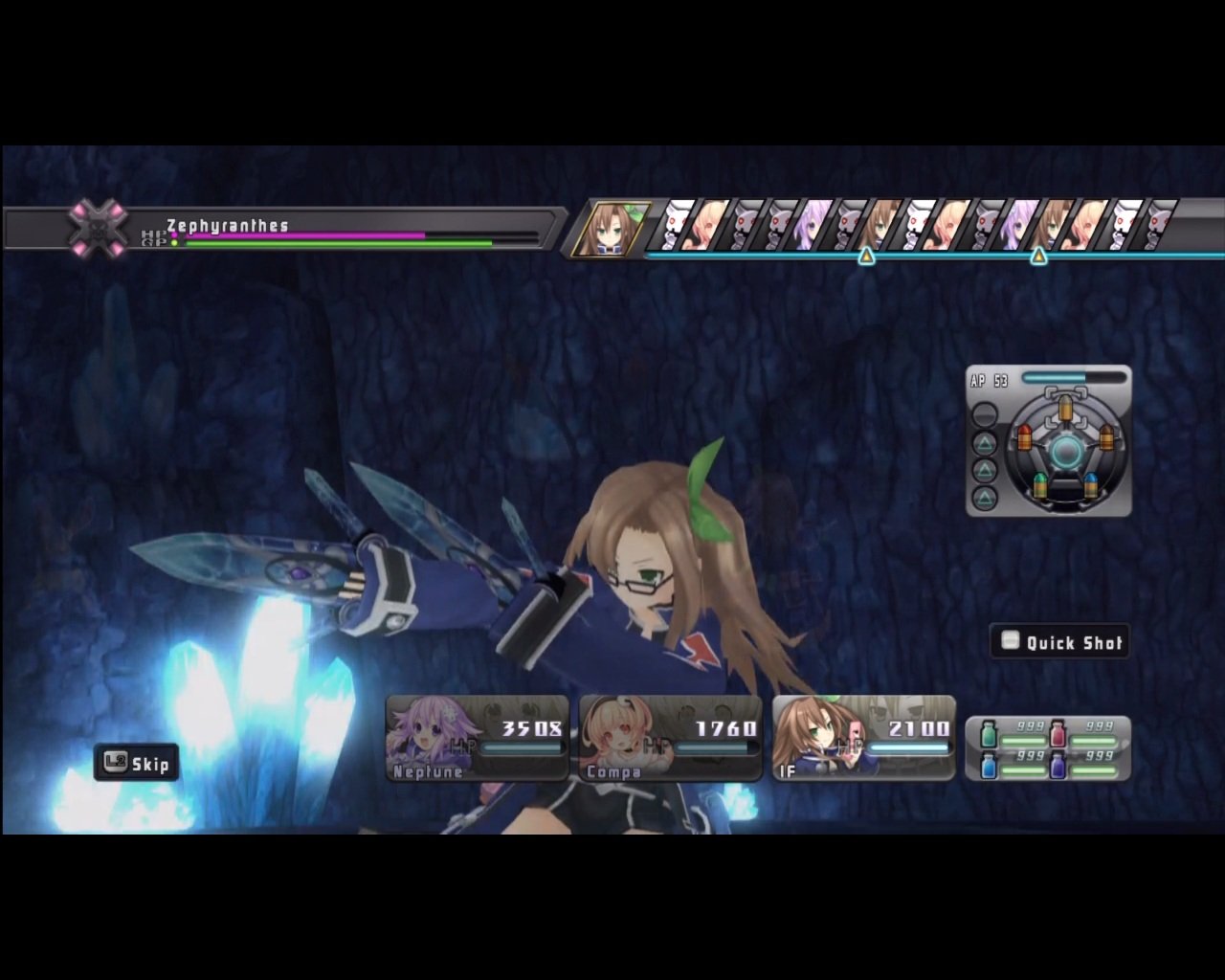
Task: Click the blue potion icon in the item panel
Action: [x=989, y=766]
